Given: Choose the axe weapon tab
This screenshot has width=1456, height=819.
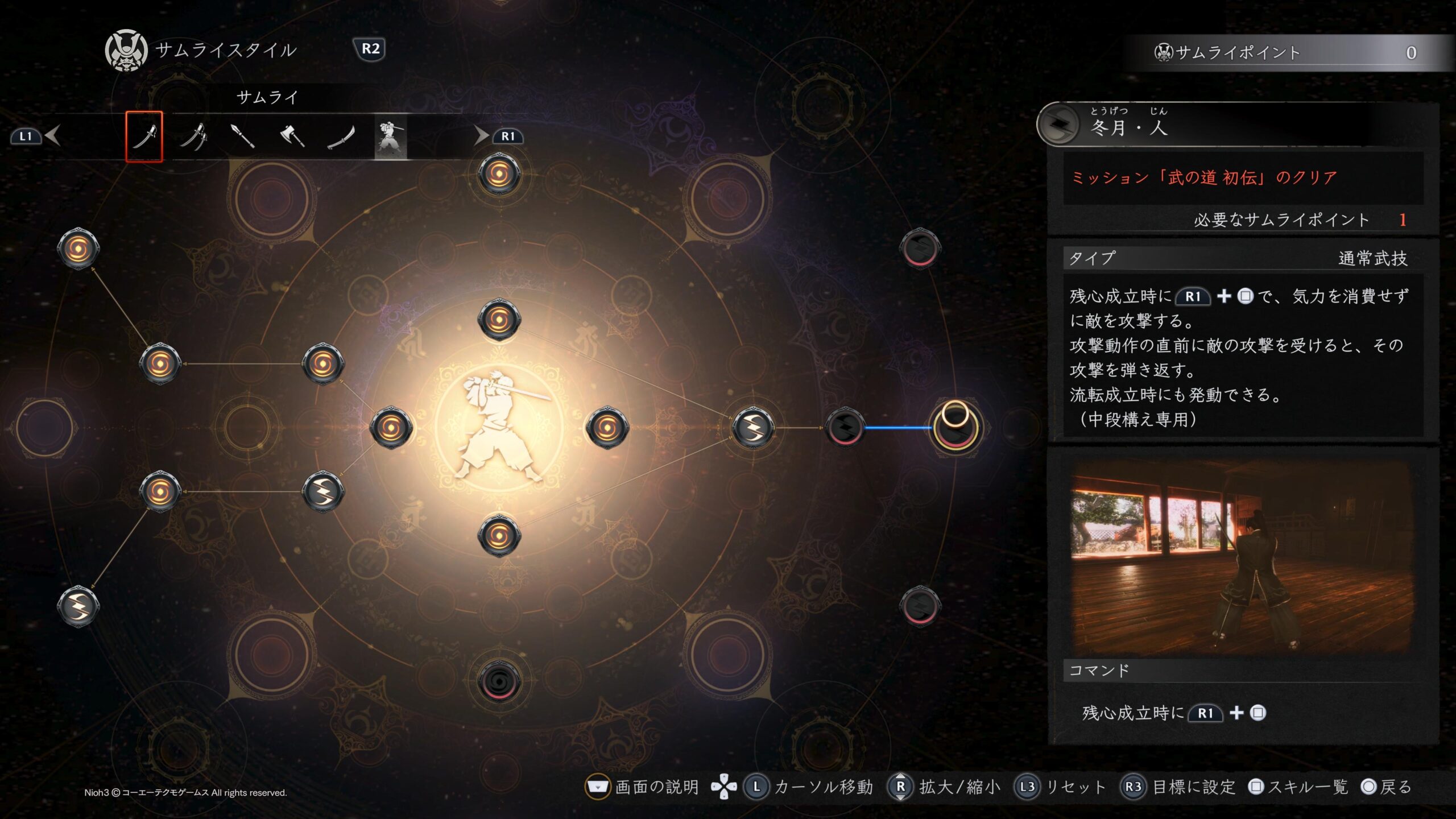Looking at the screenshot, I should click(292, 136).
